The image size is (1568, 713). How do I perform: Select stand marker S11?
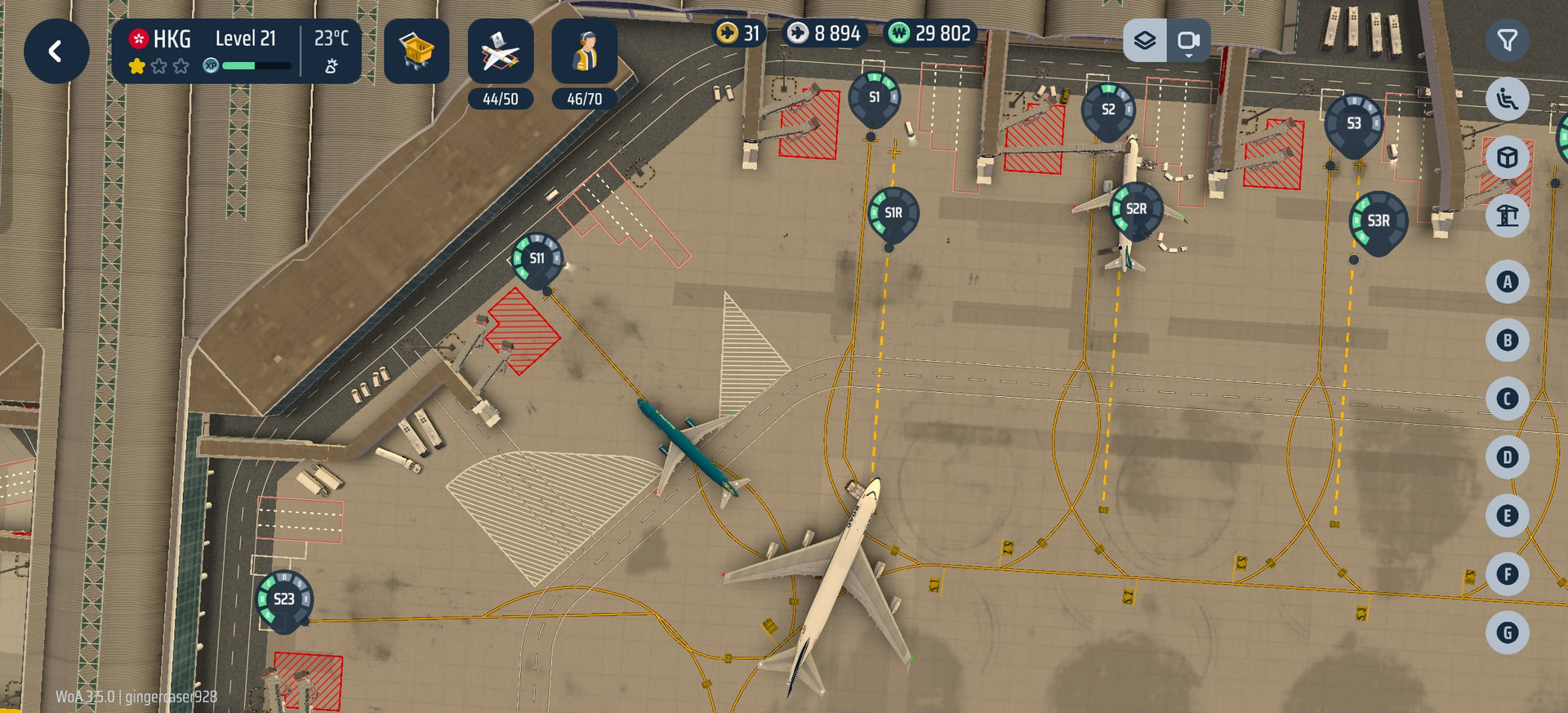coord(537,259)
